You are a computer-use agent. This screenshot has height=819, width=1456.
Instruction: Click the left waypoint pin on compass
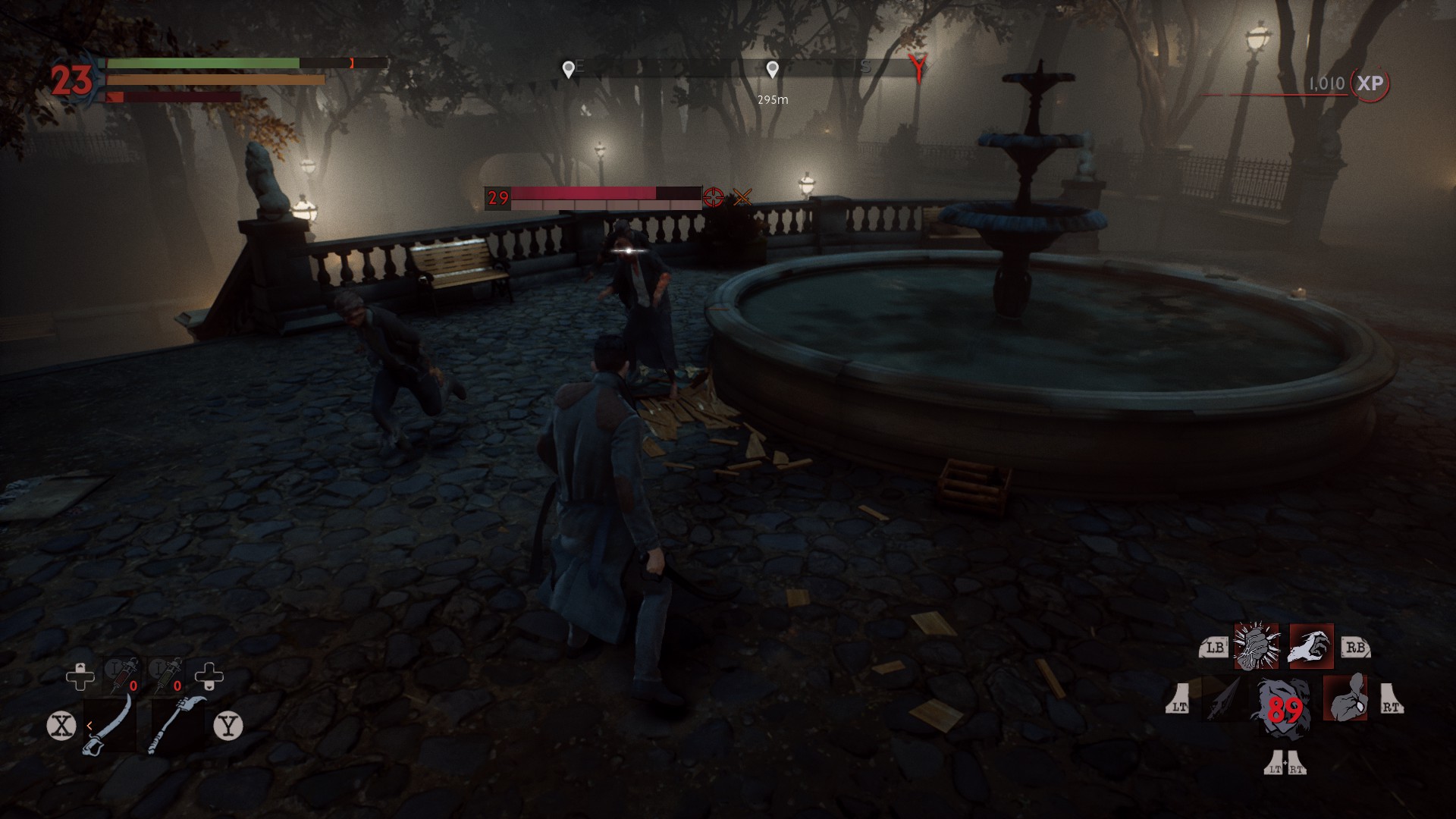tap(568, 70)
